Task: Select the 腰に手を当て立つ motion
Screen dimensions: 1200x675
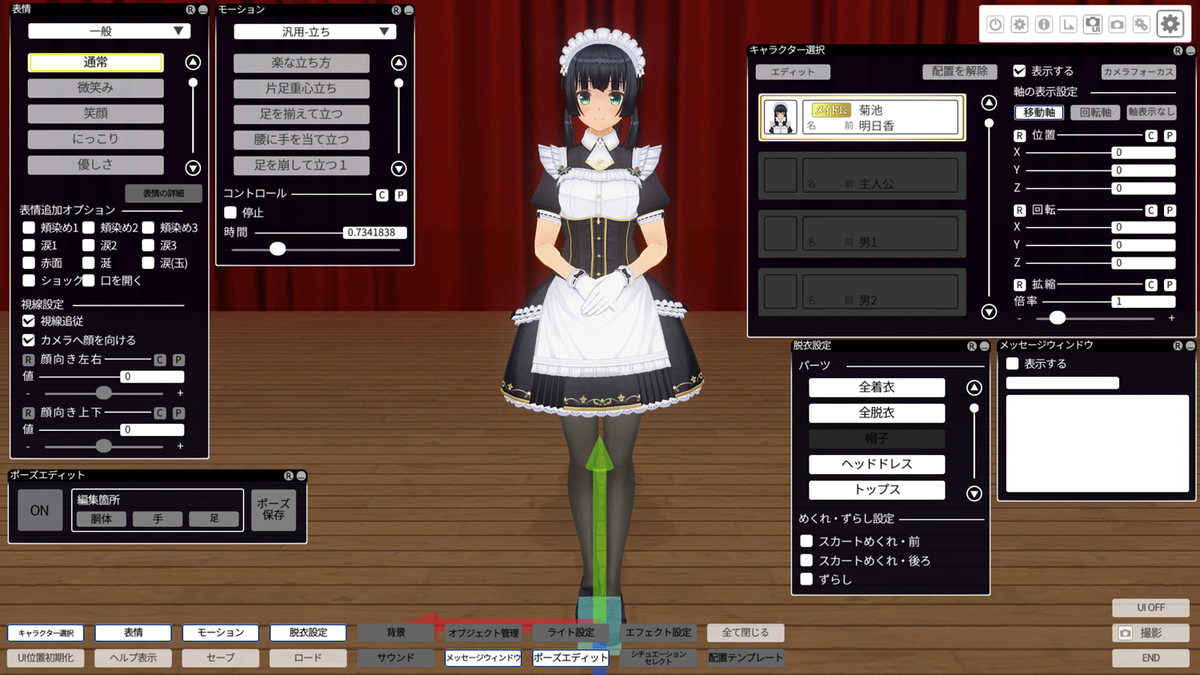Action: coord(301,140)
